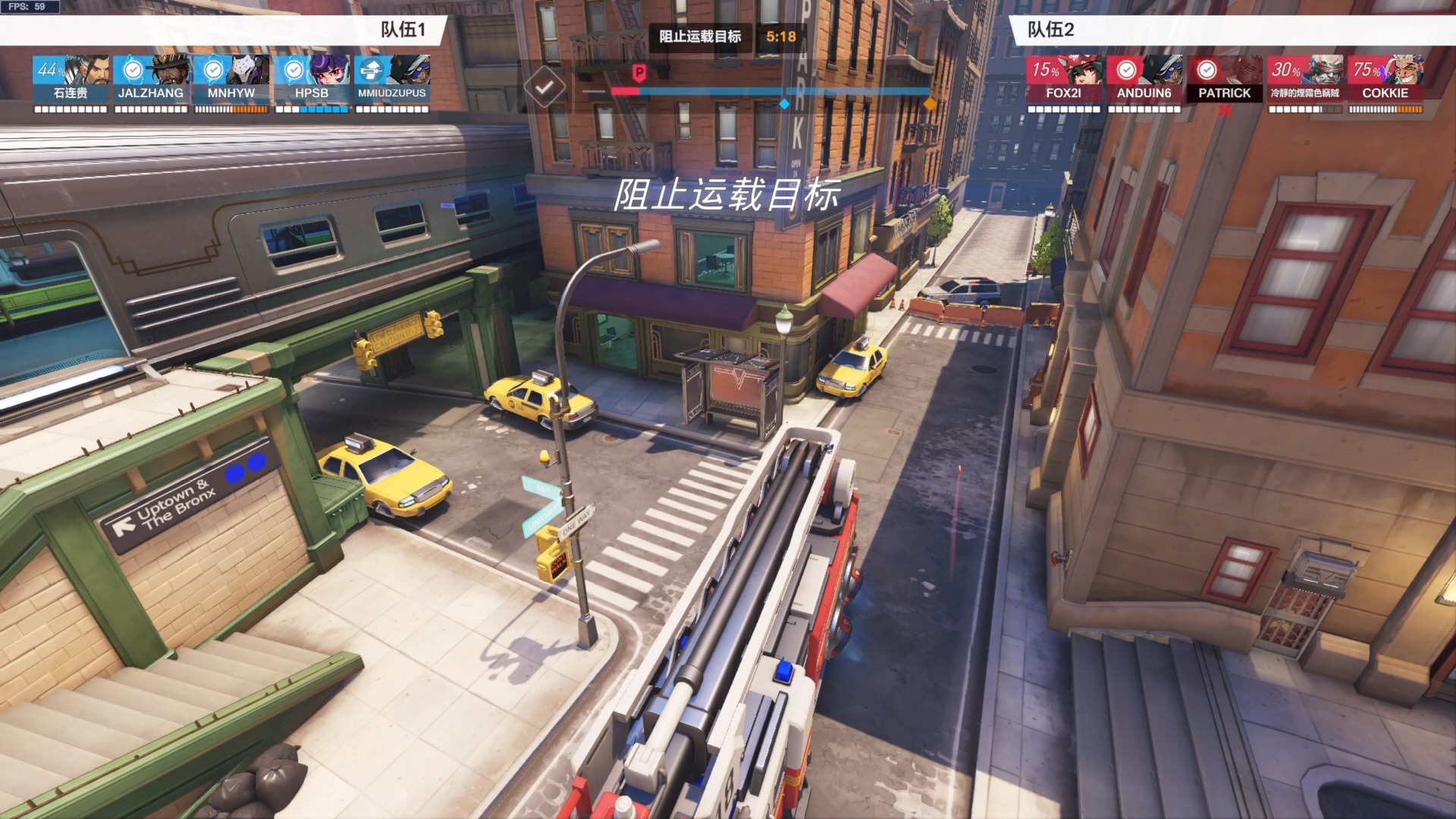The image size is (1456, 819).
Task: Switch to COKKIE's player card
Action: (1385, 79)
